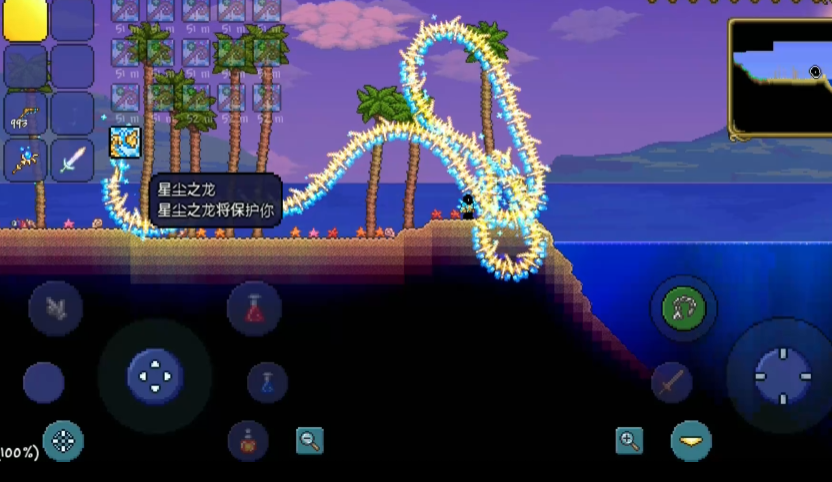Tap the aiming crosshair joystick
This screenshot has height=482, width=832.
[x=782, y=376]
